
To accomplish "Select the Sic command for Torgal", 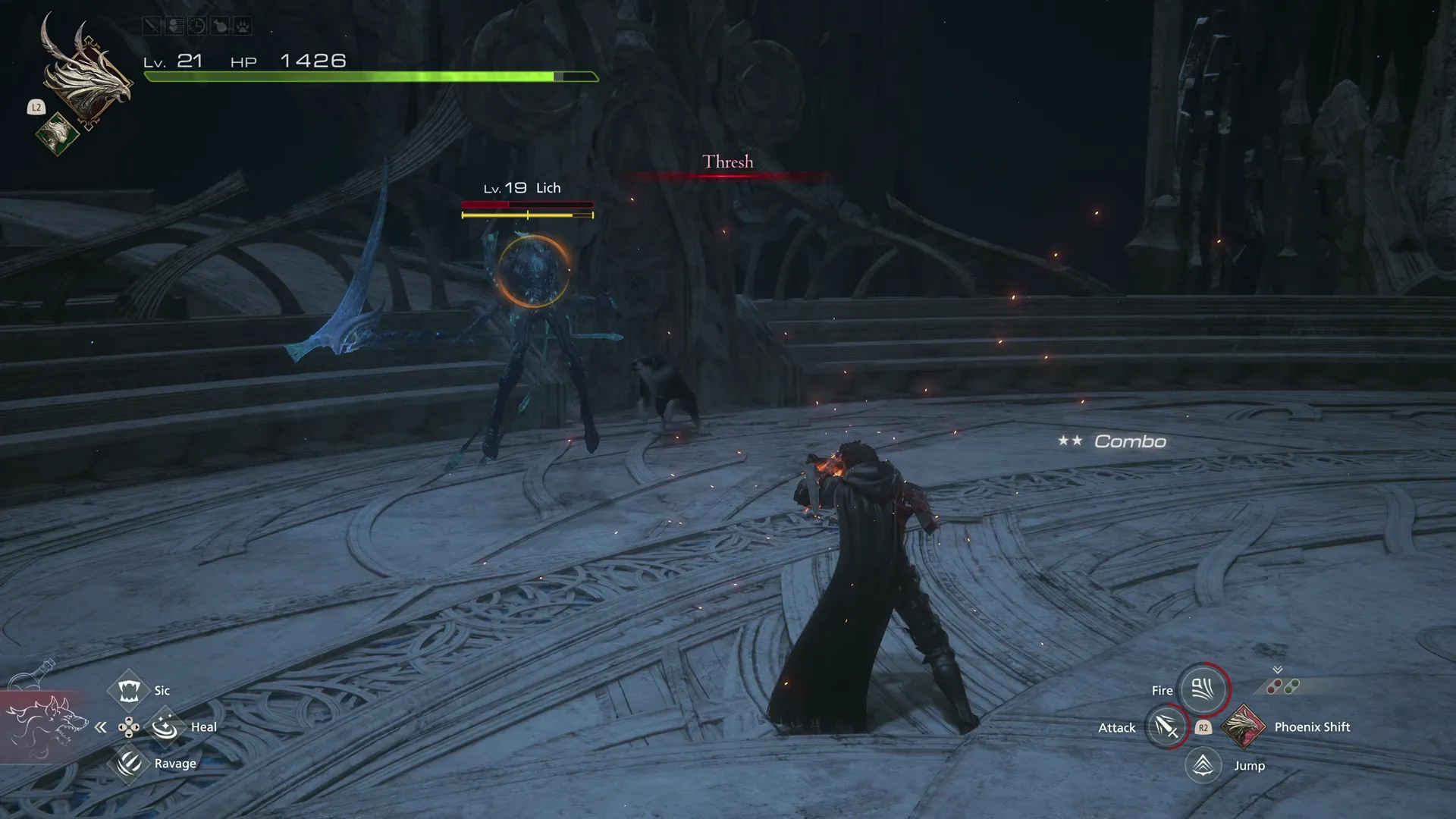I will (x=130, y=690).
